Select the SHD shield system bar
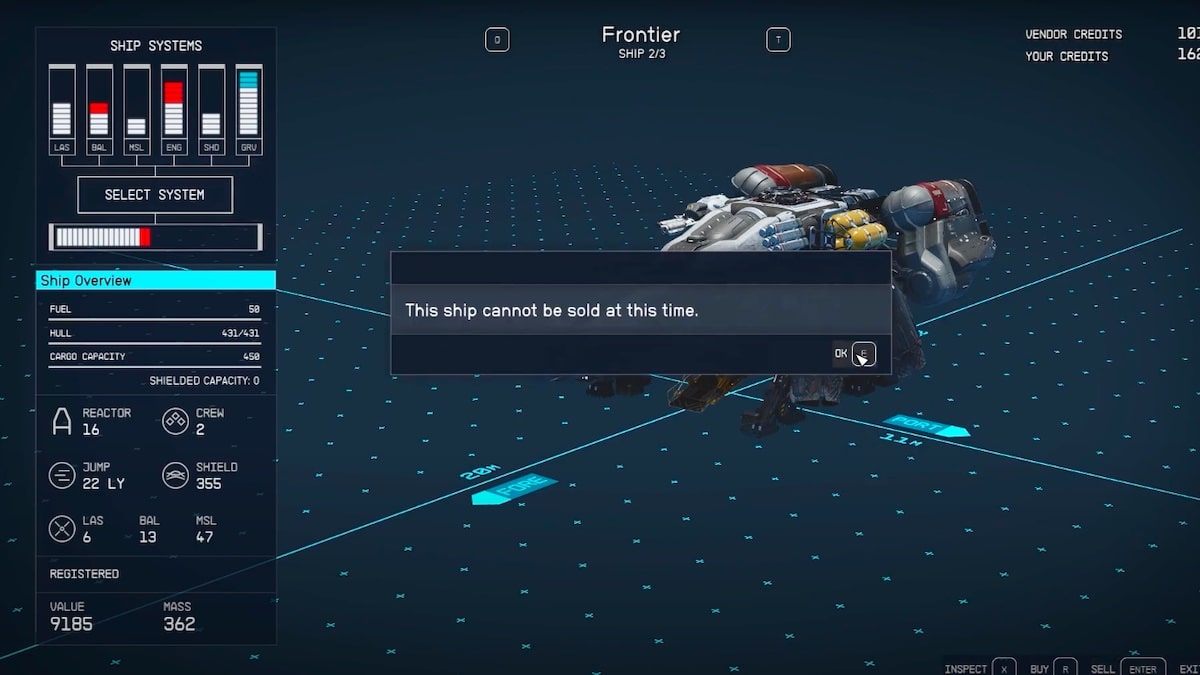Screen dimensions: 1200x675 pos(211,110)
